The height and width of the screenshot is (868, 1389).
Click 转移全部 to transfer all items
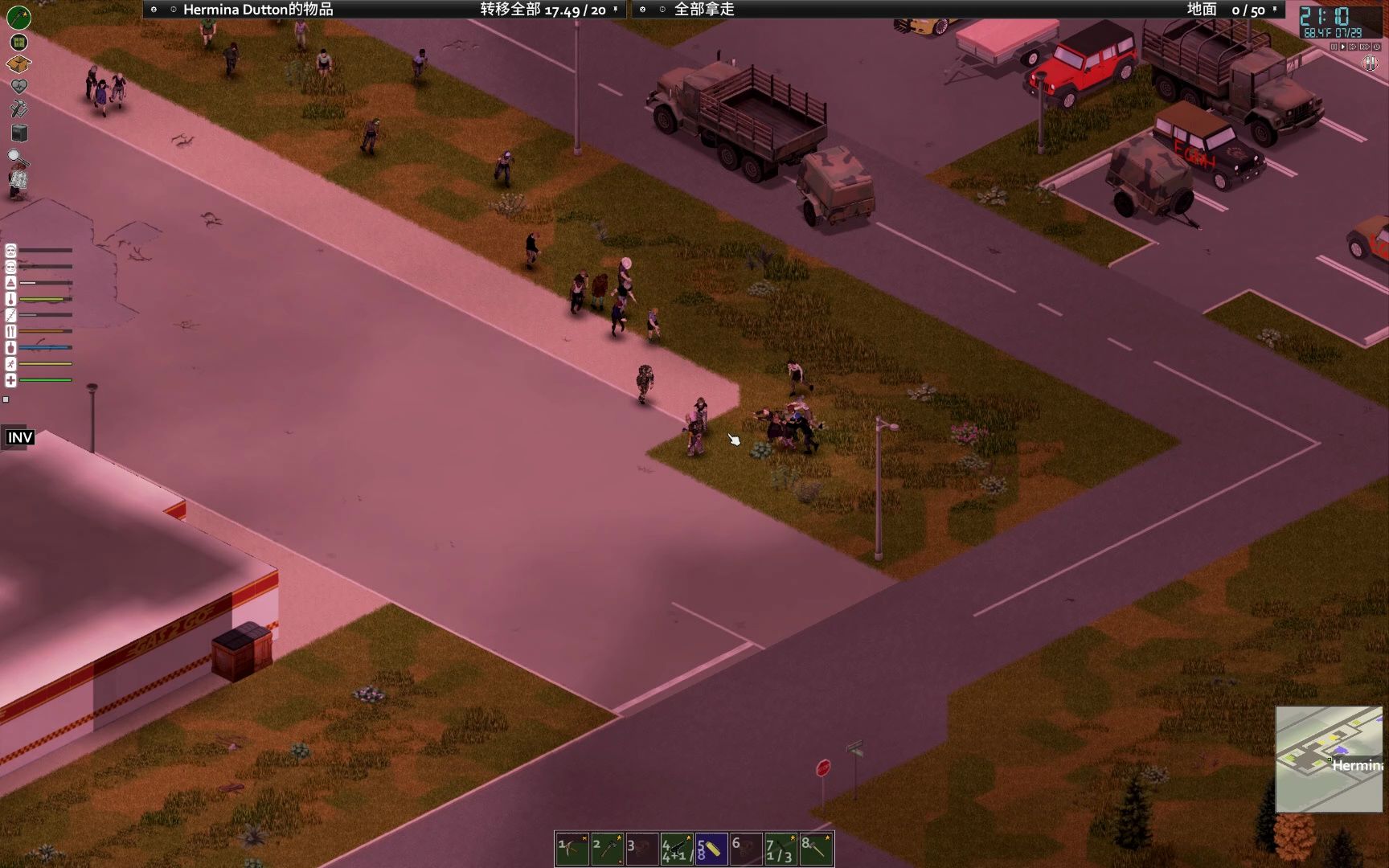510,10
